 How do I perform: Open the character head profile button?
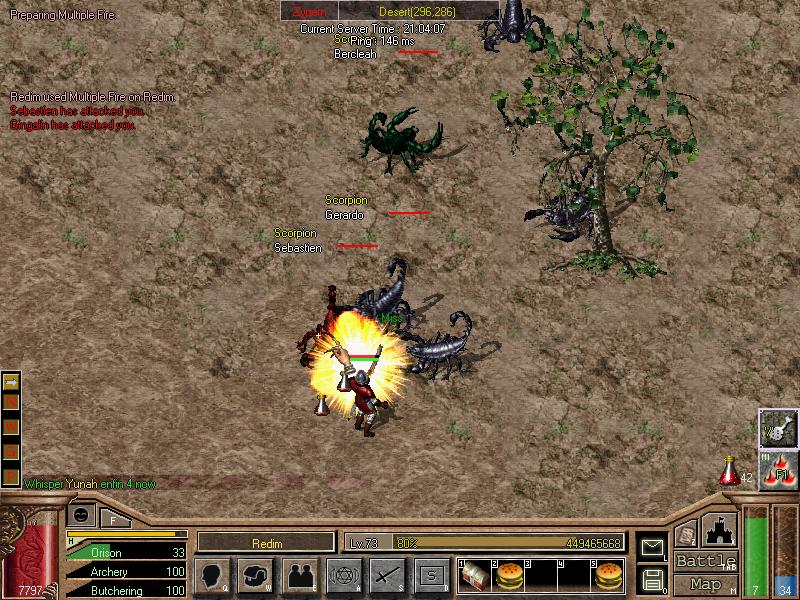point(214,575)
